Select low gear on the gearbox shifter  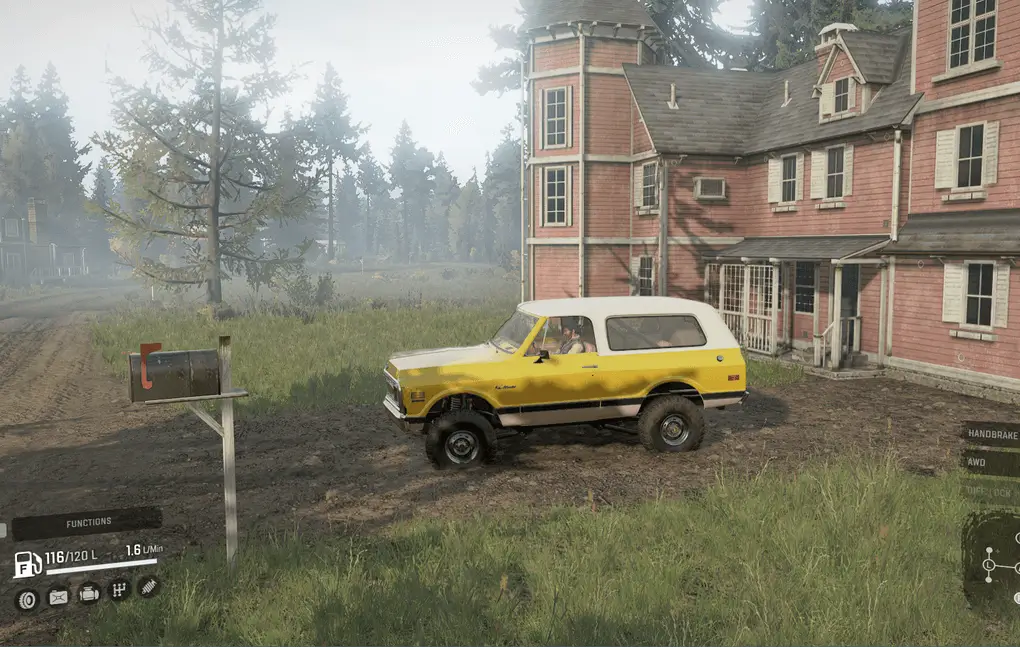coord(988,566)
